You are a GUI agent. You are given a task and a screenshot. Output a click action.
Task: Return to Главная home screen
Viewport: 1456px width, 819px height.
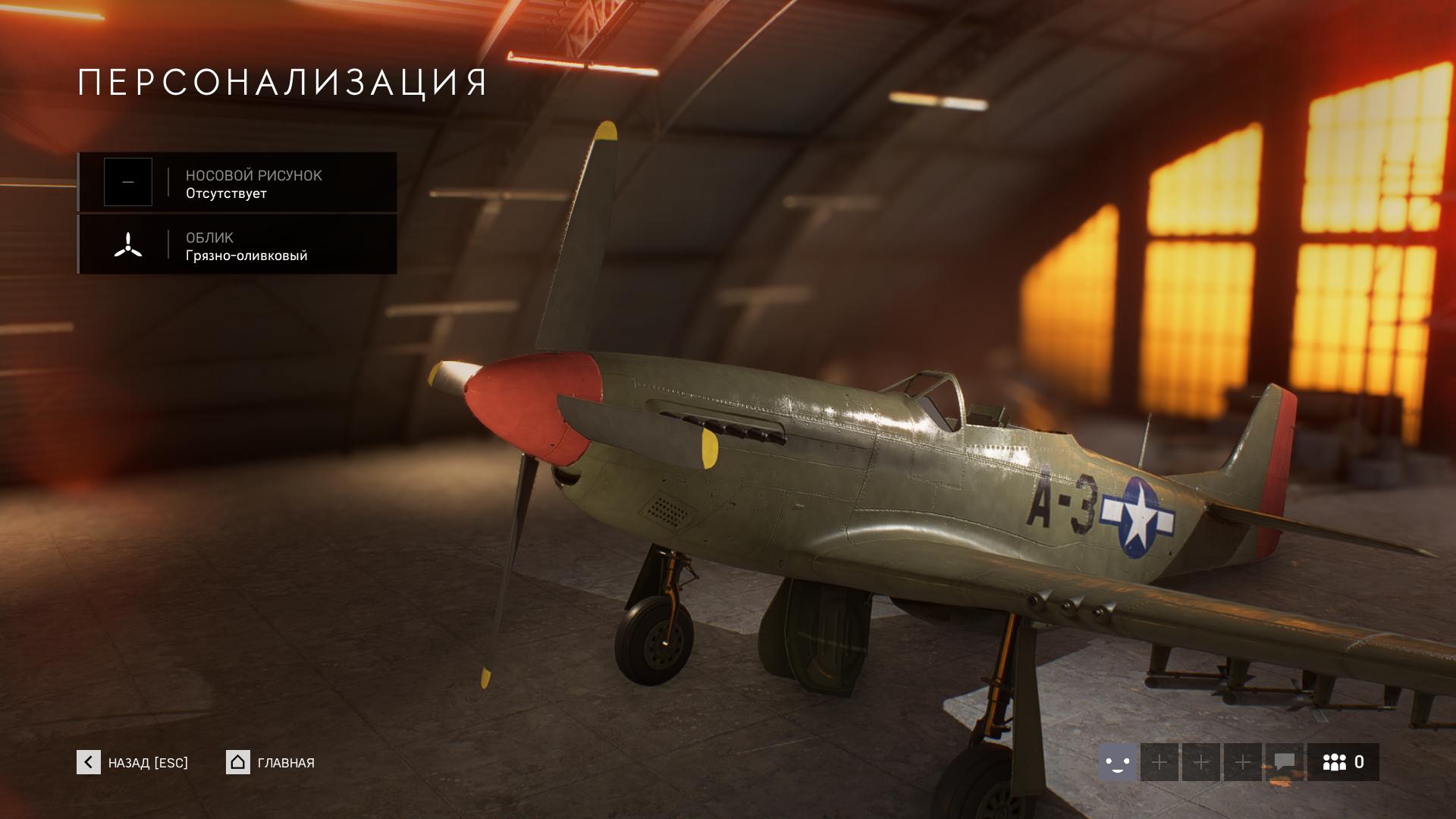coord(271,762)
